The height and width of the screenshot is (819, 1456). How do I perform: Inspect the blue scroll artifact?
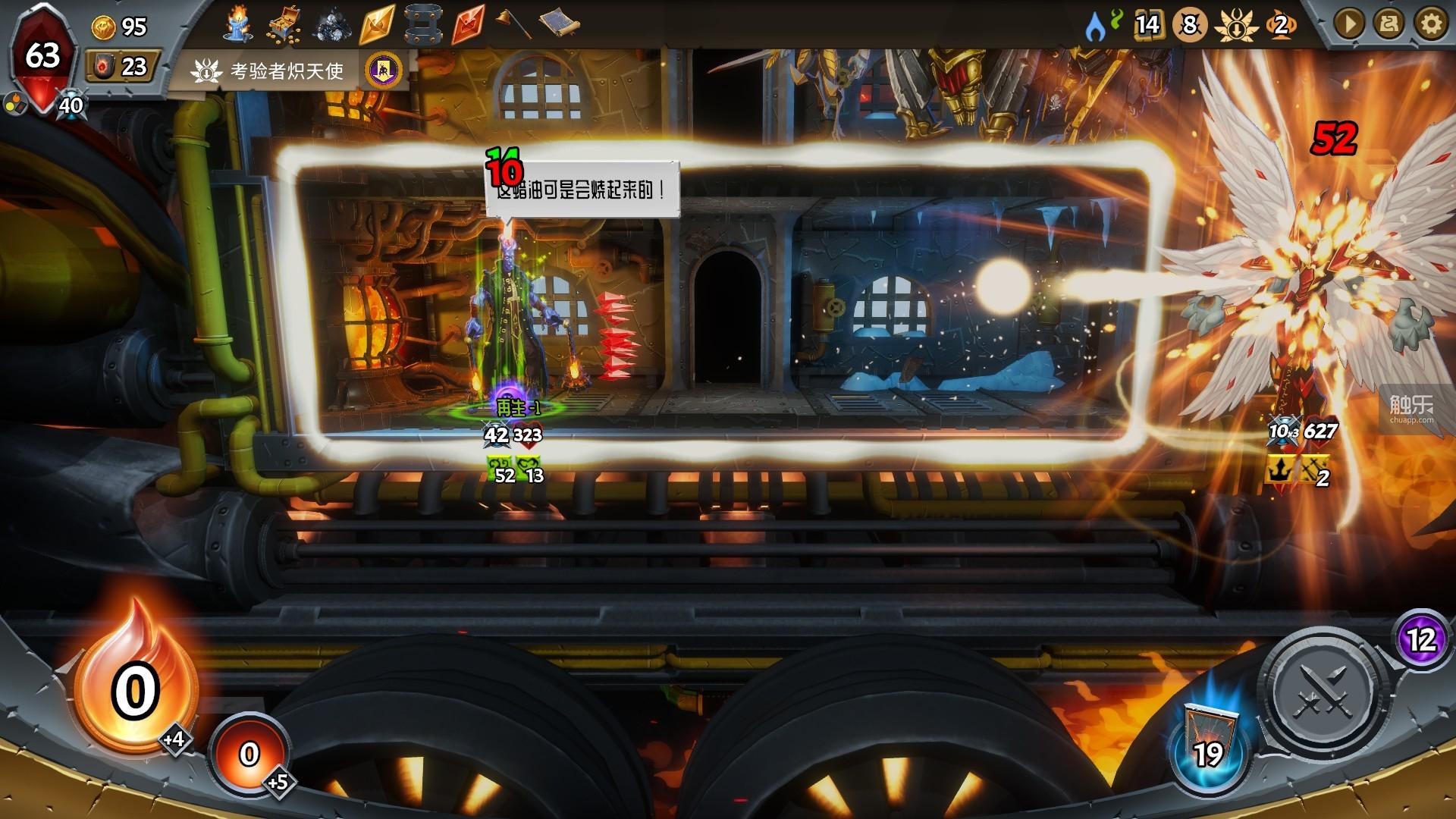[560, 24]
